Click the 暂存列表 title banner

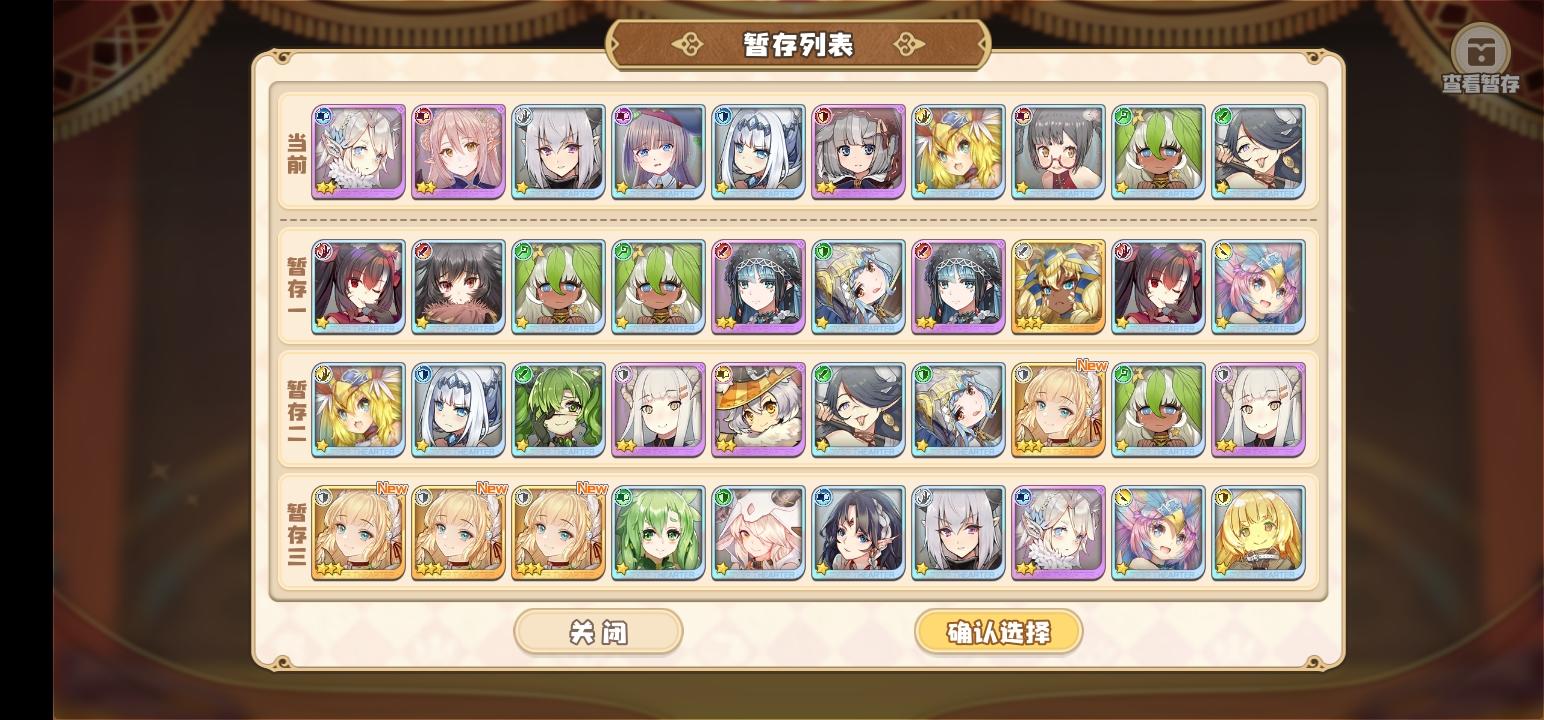(x=796, y=43)
